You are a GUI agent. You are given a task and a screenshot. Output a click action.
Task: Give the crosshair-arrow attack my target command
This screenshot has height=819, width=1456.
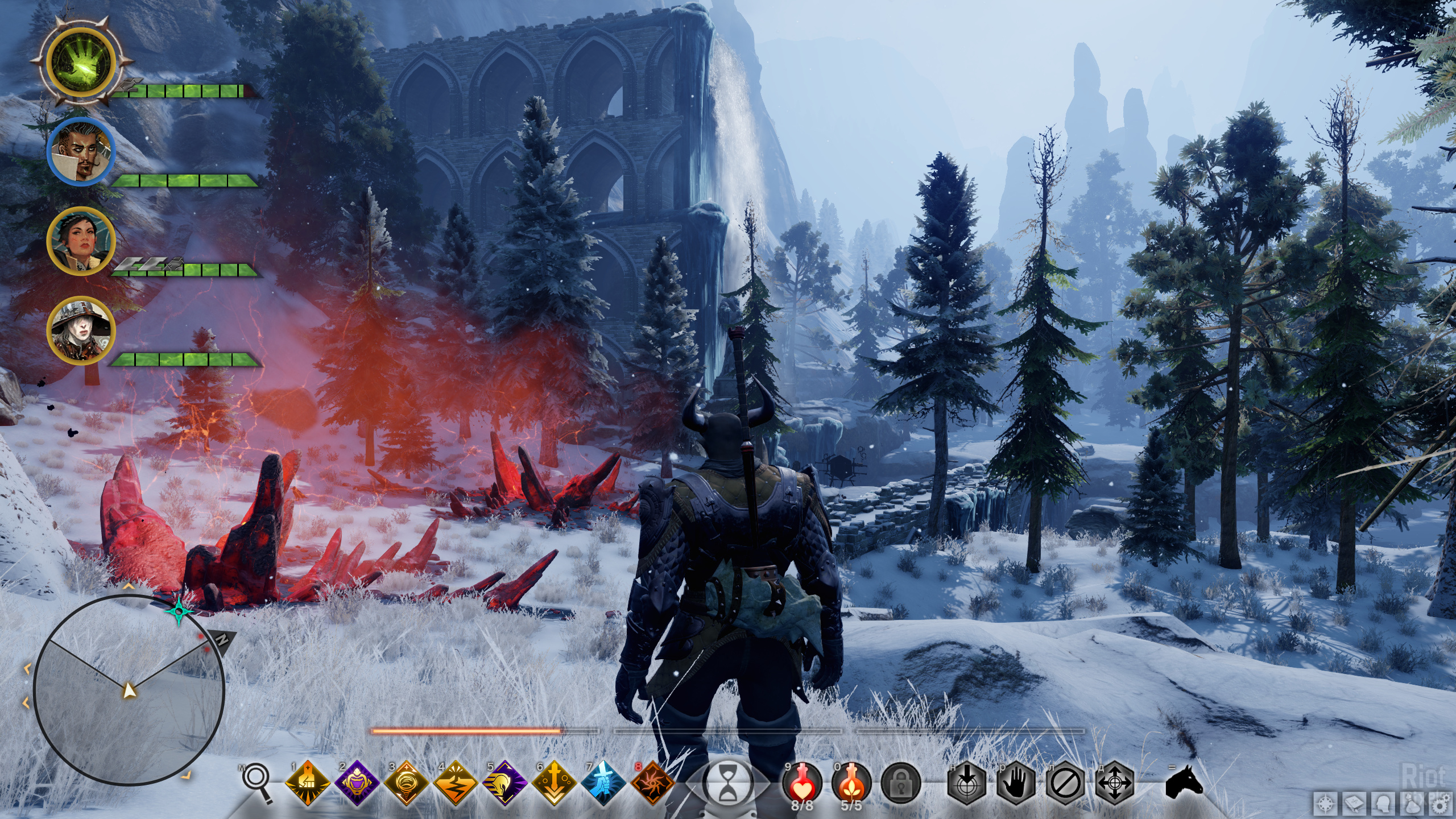[x=967, y=784]
